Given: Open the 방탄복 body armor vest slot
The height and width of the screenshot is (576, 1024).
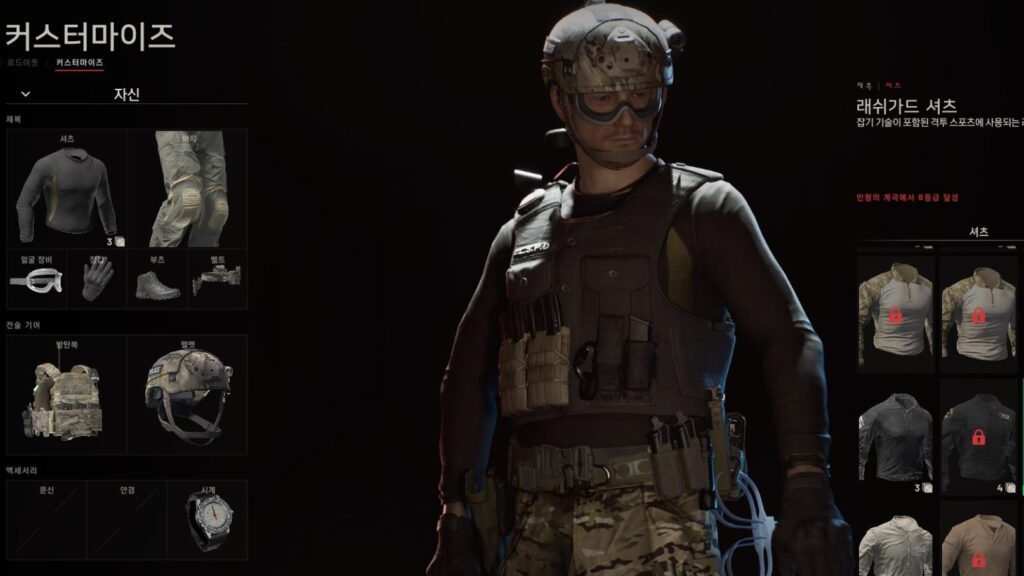Looking at the screenshot, I should (66, 394).
